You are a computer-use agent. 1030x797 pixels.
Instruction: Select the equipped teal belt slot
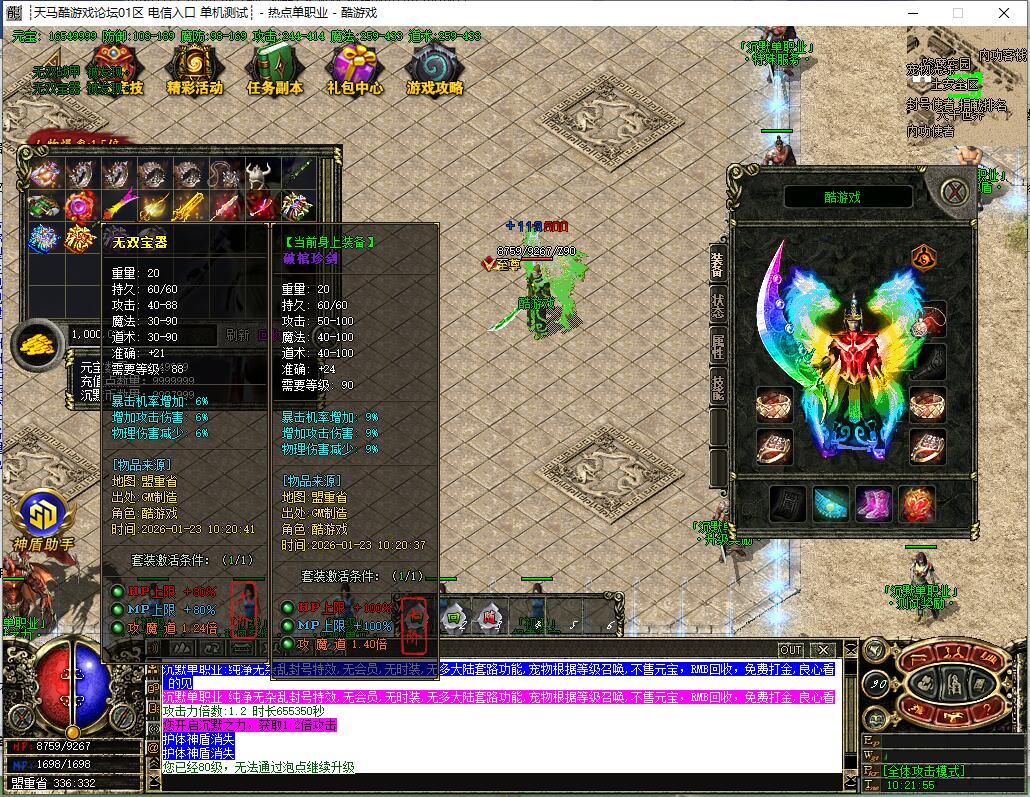pos(831,505)
